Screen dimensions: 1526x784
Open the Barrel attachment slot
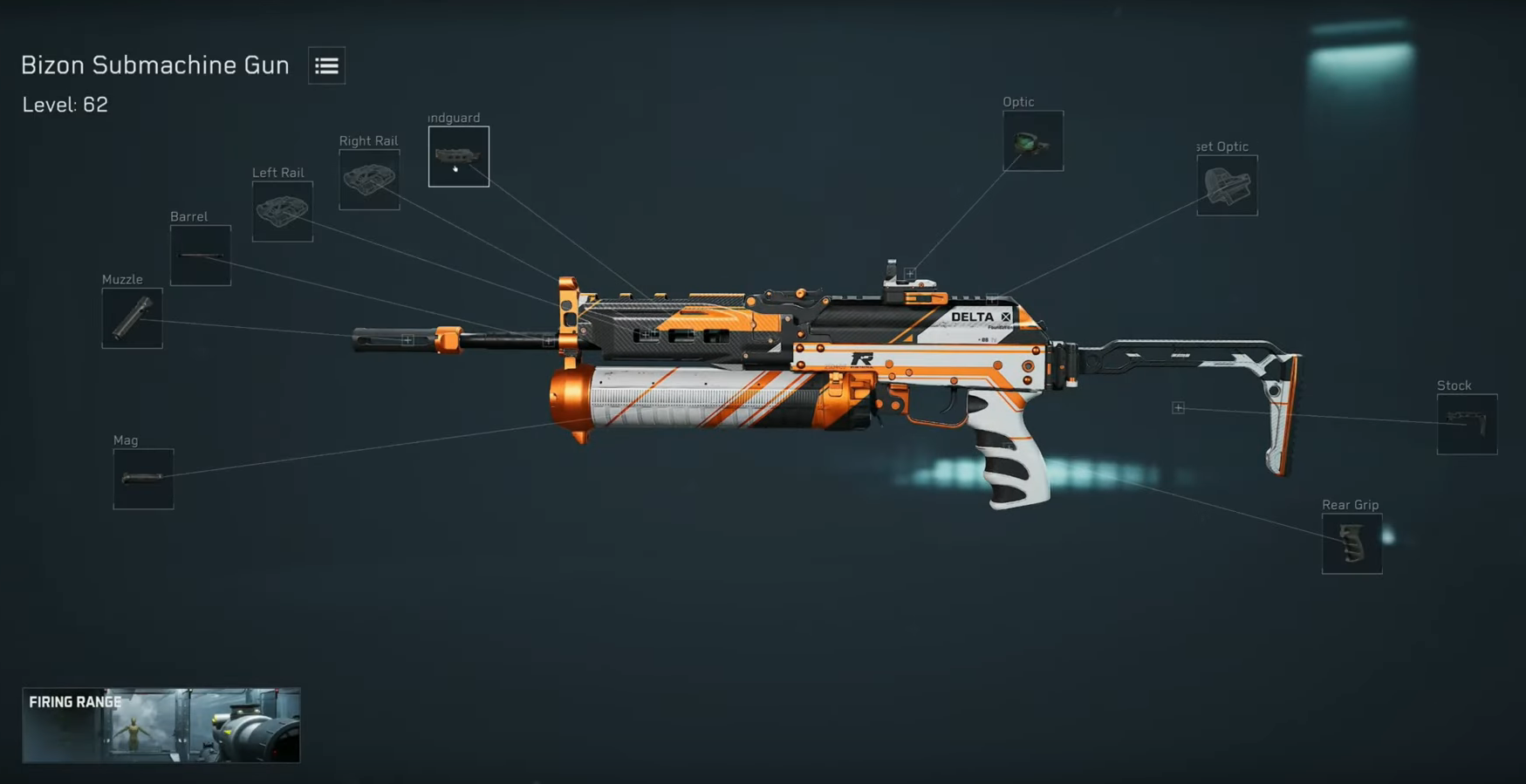(x=200, y=256)
